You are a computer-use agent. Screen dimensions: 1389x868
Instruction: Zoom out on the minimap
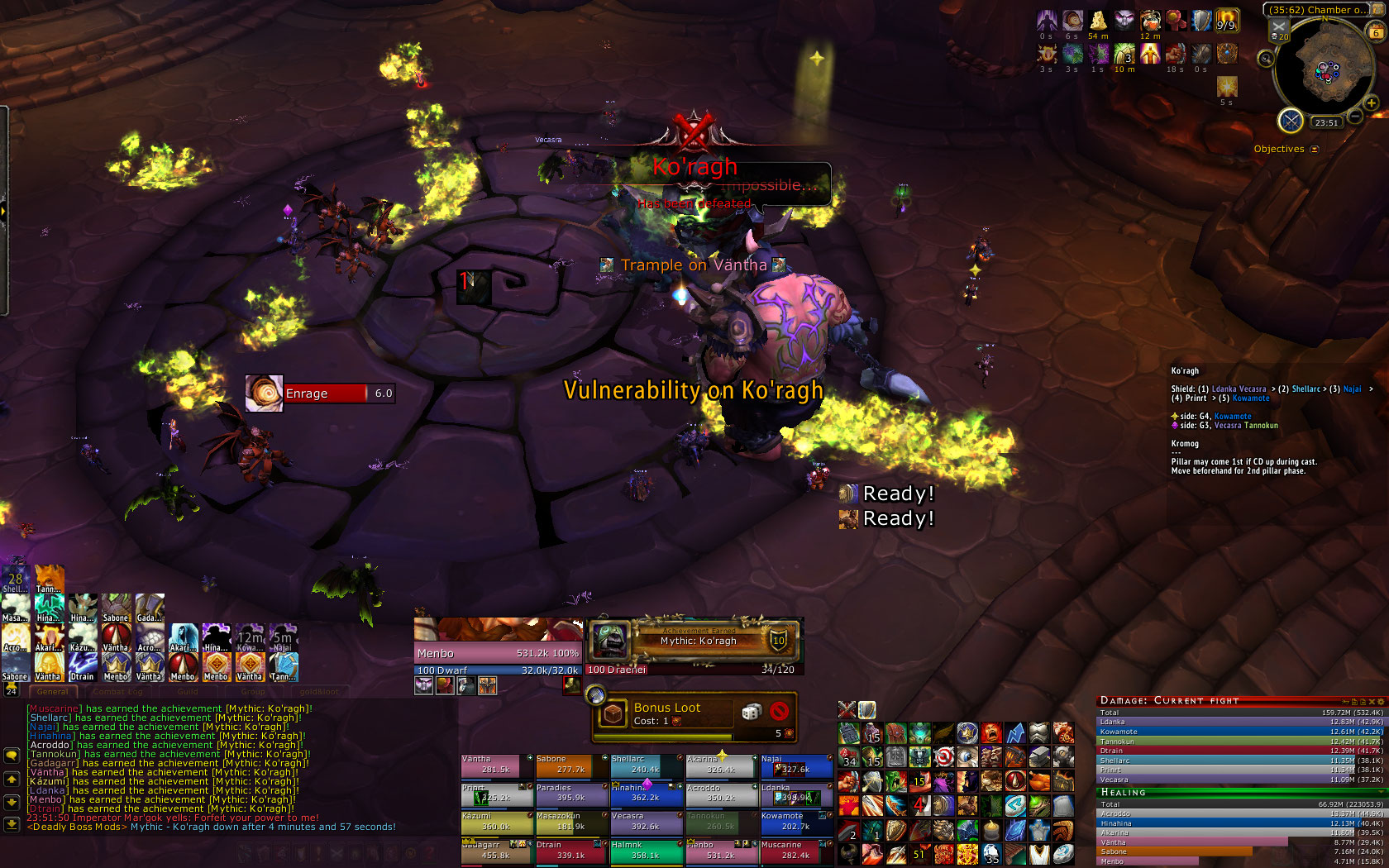[1355, 117]
